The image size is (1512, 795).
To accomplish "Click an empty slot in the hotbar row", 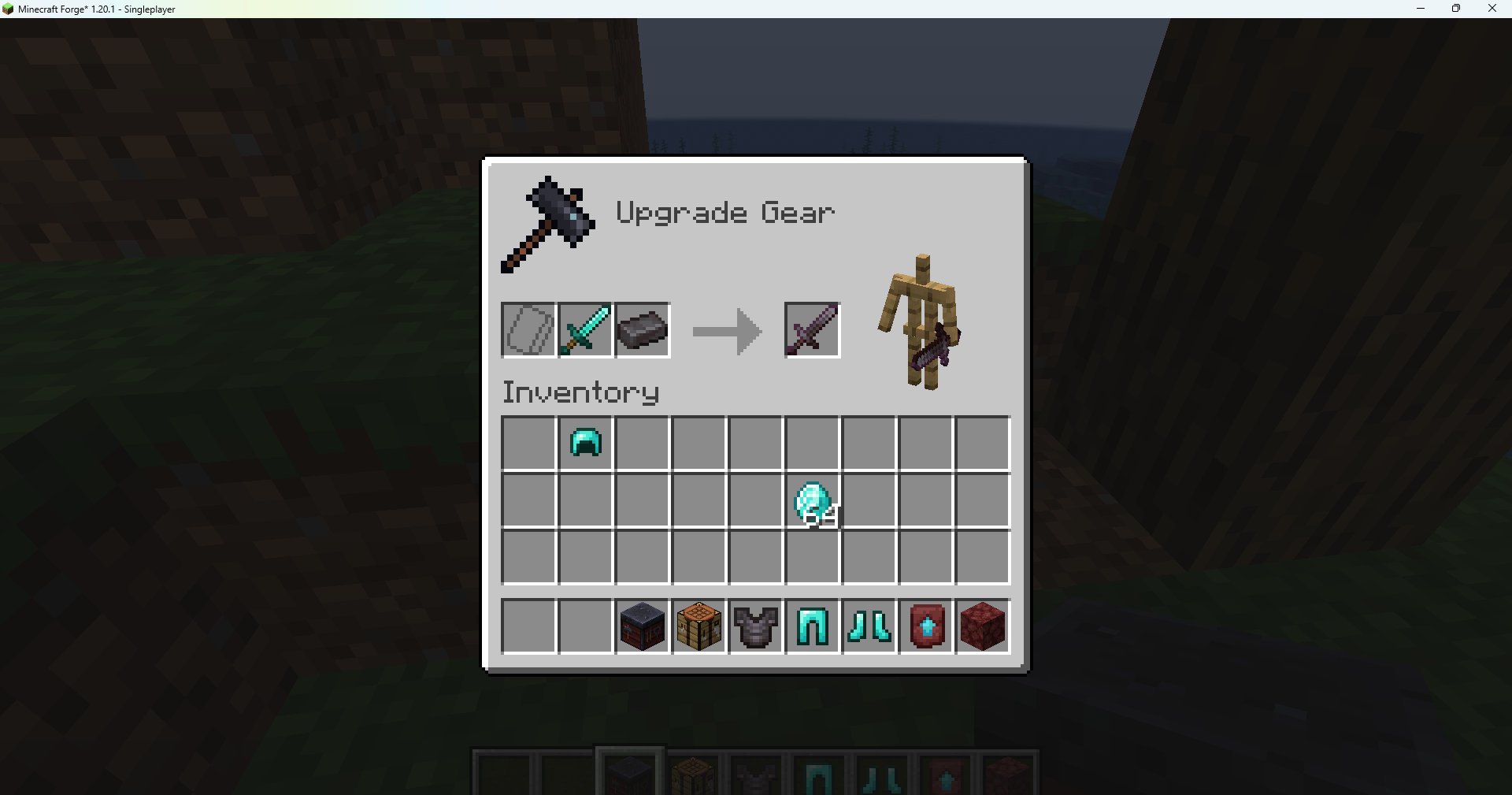I will click(x=528, y=626).
